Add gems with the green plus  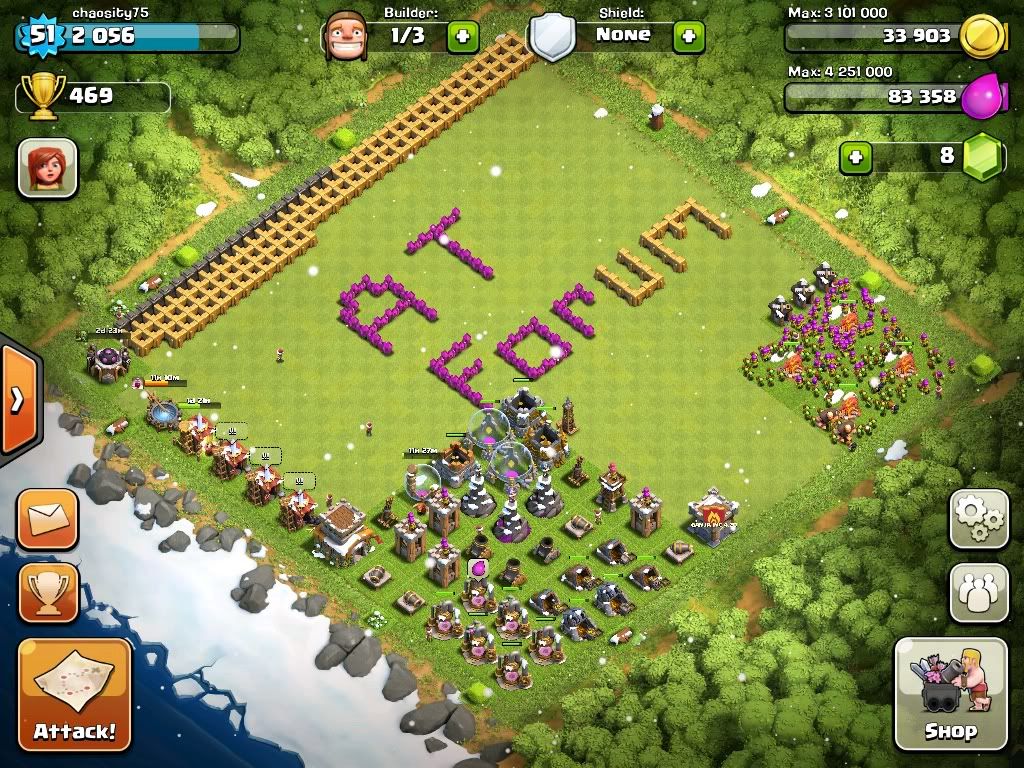[855, 157]
